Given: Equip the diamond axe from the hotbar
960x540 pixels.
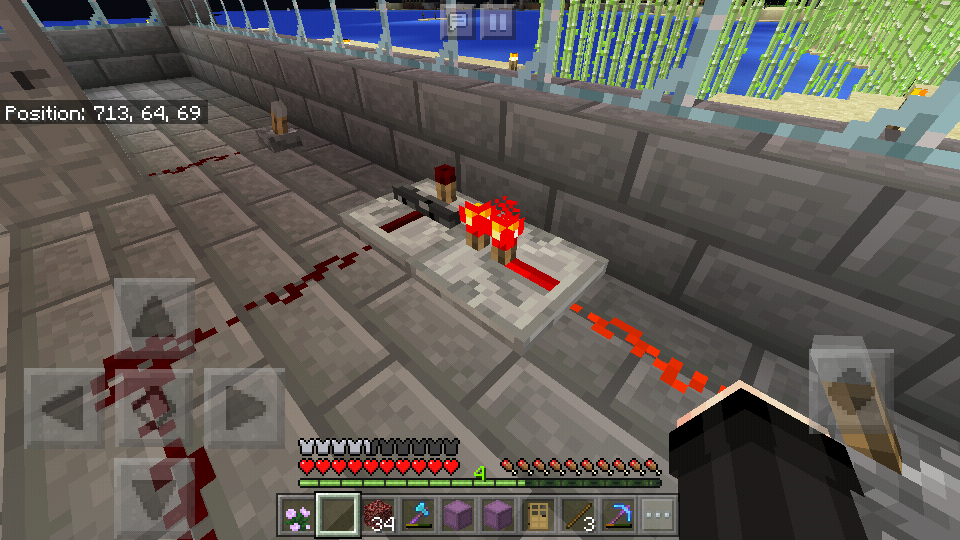Looking at the screenshot, I should (x=418, y=514).
